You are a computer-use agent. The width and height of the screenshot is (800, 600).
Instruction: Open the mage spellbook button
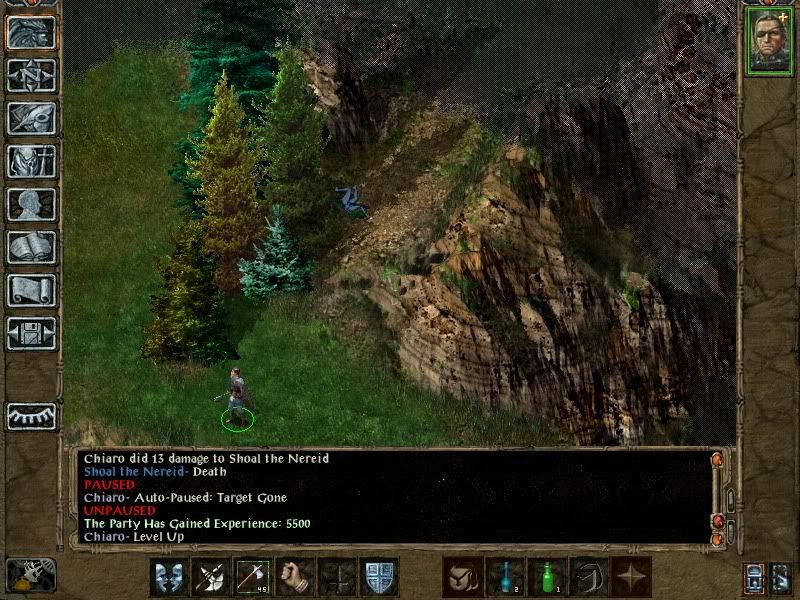[x=31, y=247]
